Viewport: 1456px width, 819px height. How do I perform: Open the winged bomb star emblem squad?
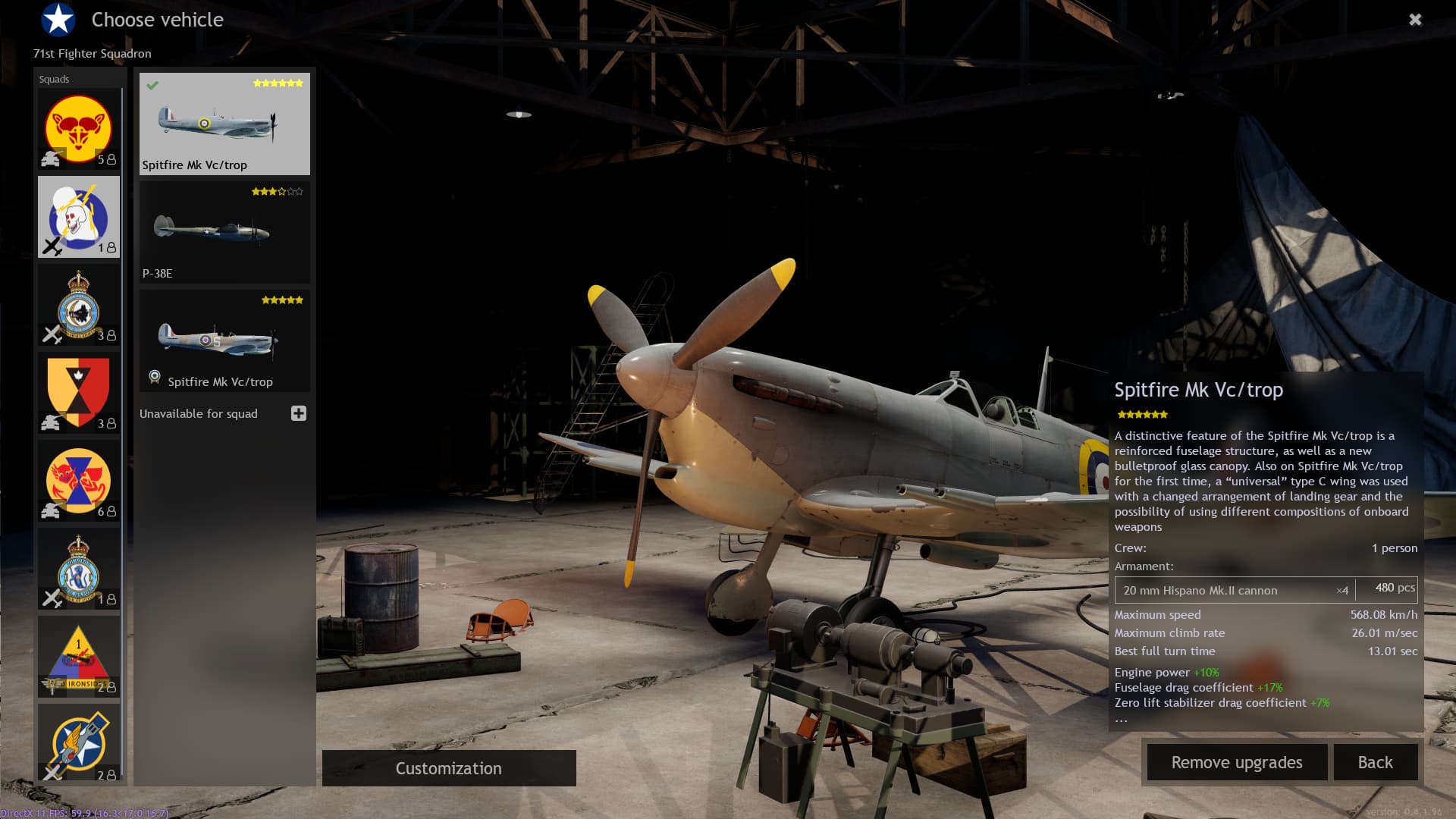click(79, 743)
